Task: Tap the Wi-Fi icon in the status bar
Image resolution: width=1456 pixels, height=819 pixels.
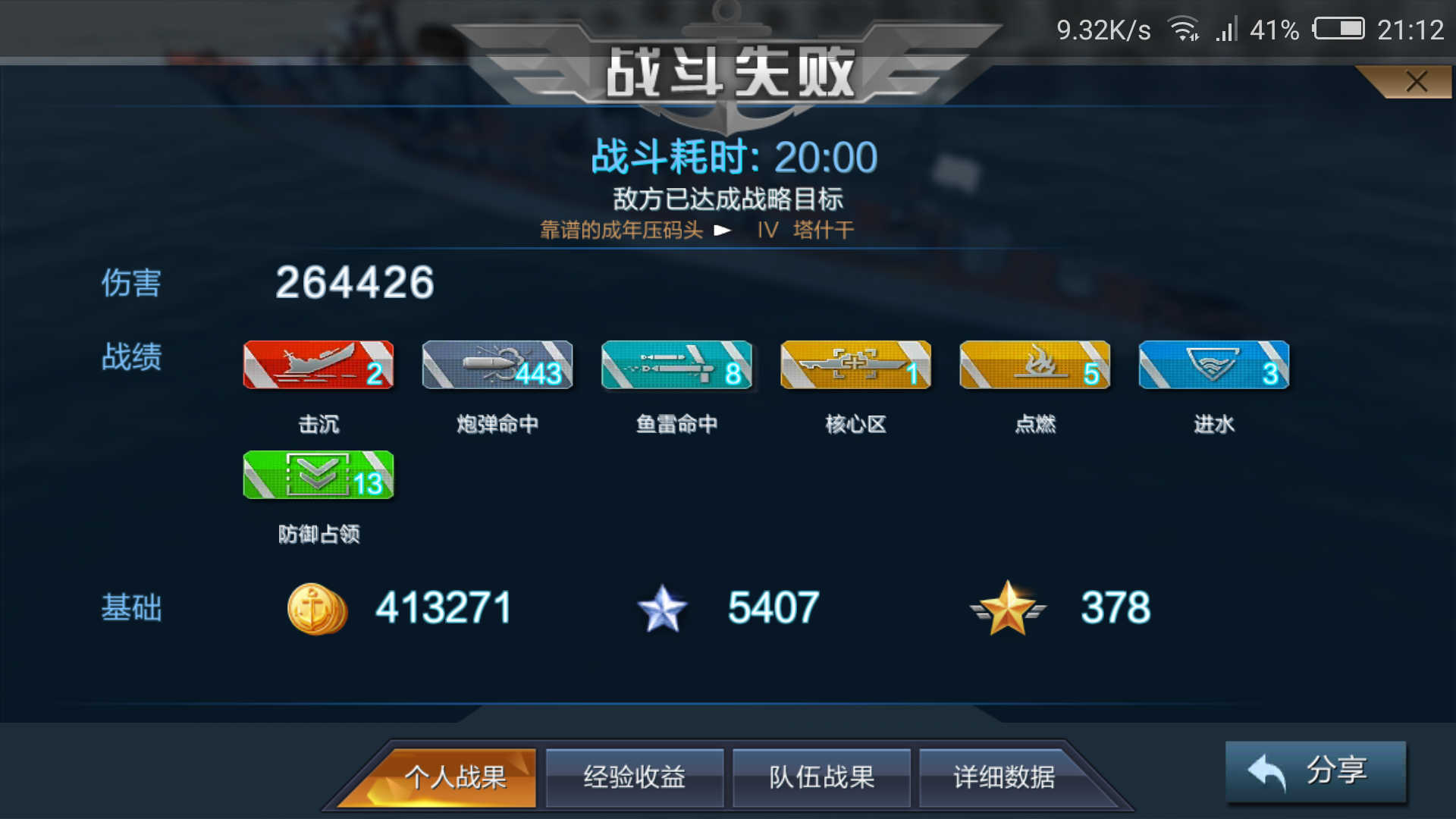Action: coord(1183,29)
